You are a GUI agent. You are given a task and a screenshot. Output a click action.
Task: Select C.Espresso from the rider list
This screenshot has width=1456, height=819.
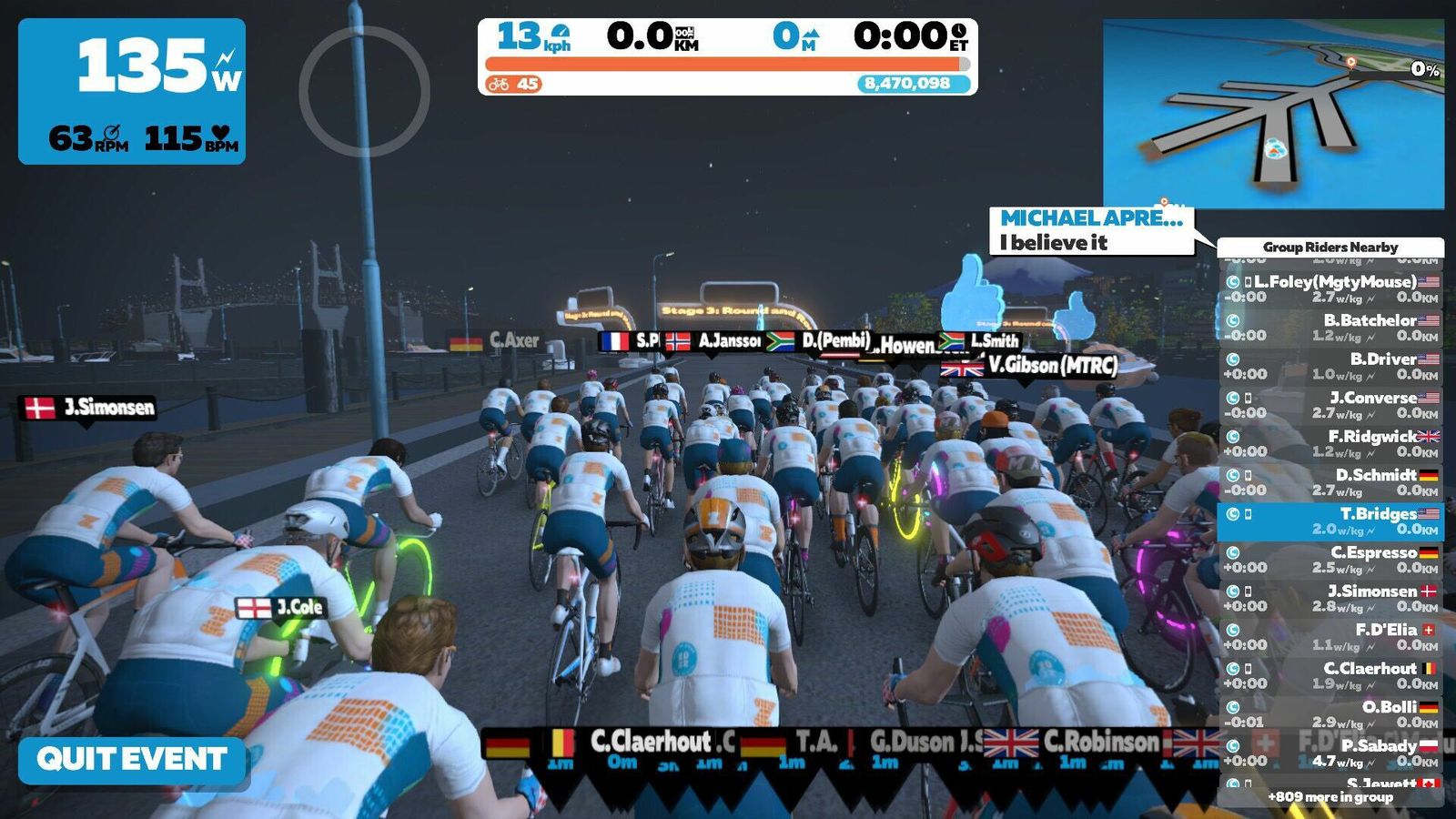1330,560
